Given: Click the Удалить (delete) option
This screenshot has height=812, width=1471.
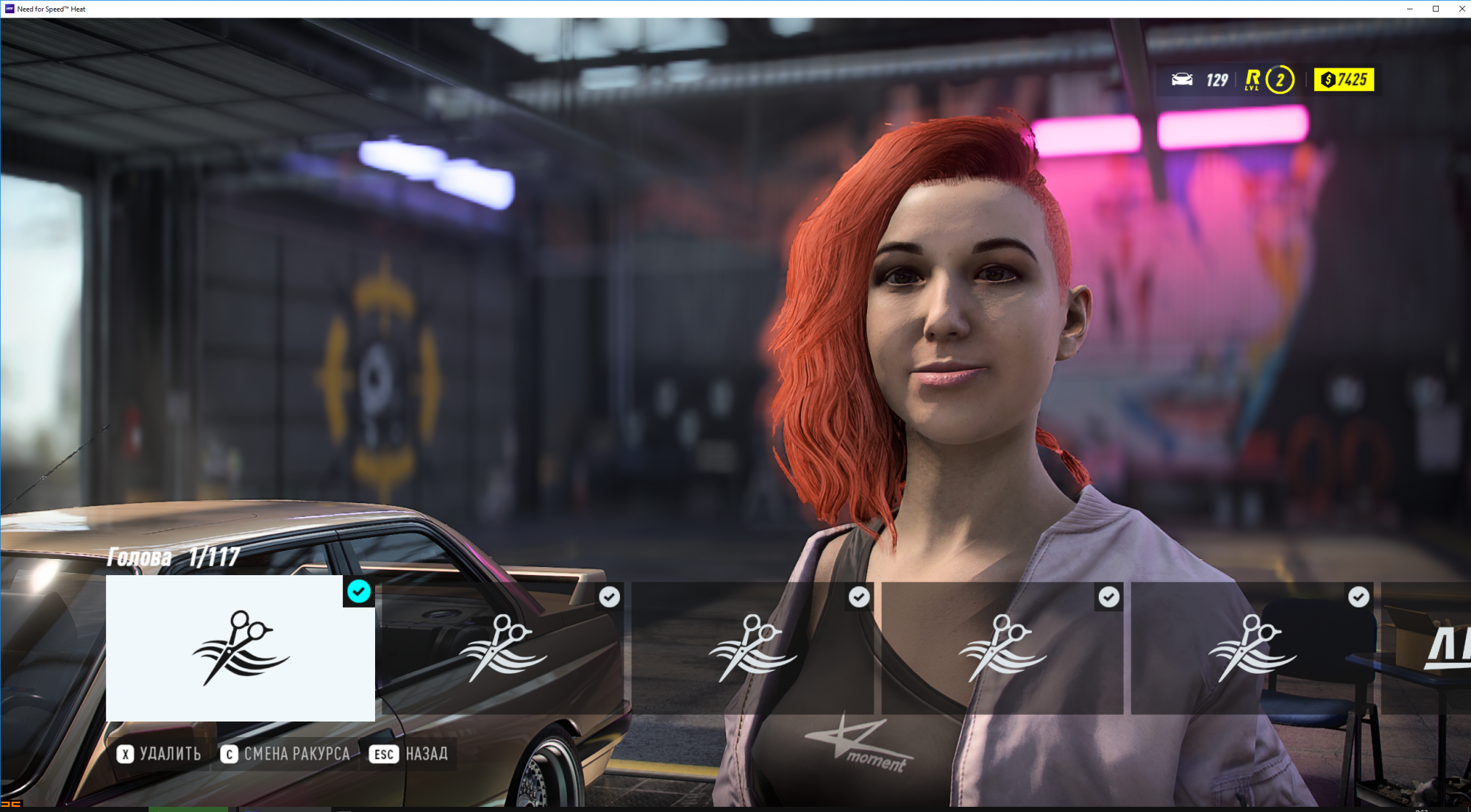Looking at the screenshot, I should [x=159, y=754].
